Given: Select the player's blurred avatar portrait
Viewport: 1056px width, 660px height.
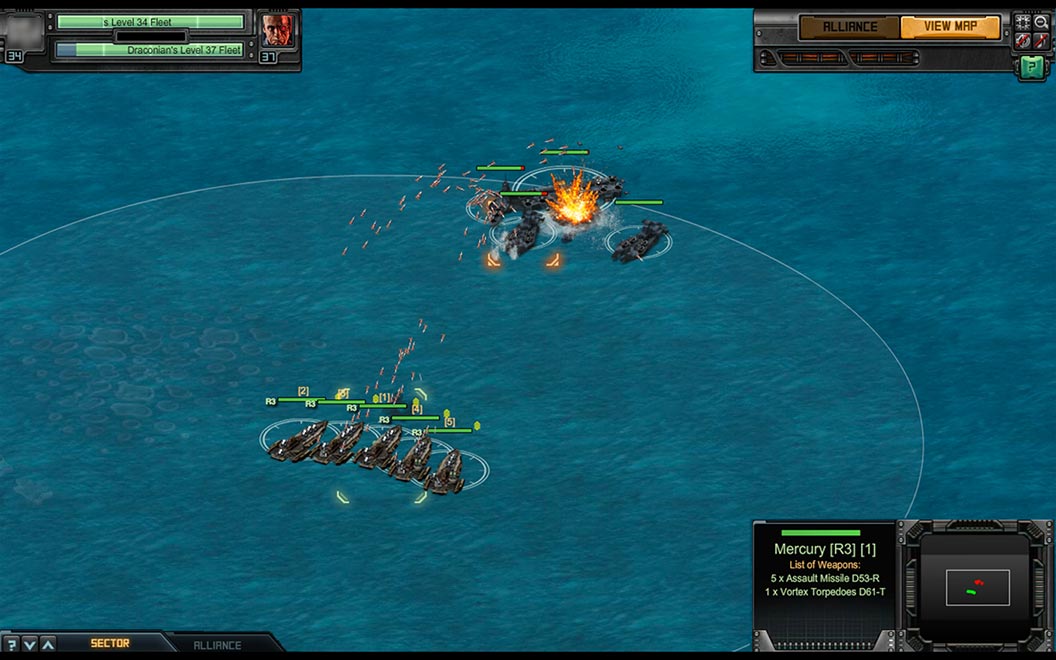Looking at the screenshot, I should [26, 32].
